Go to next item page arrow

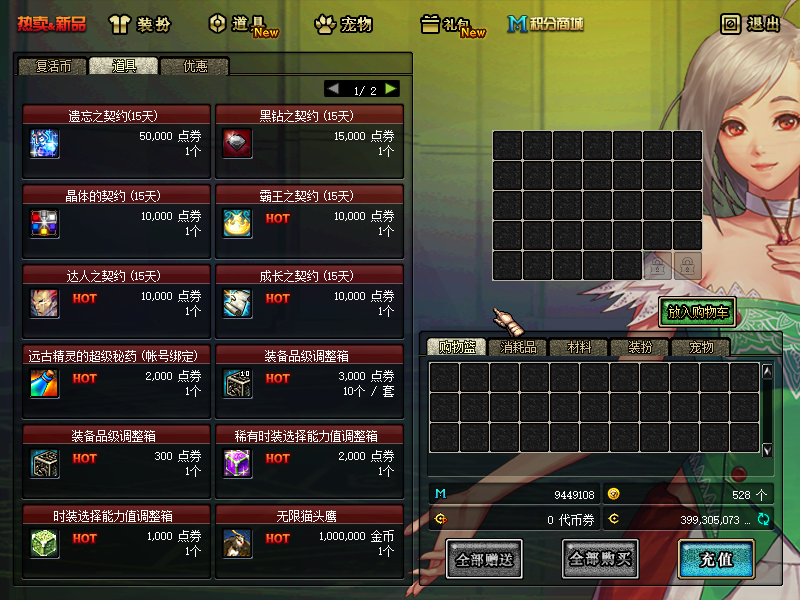pyautogui.click(x=391, y=89)
